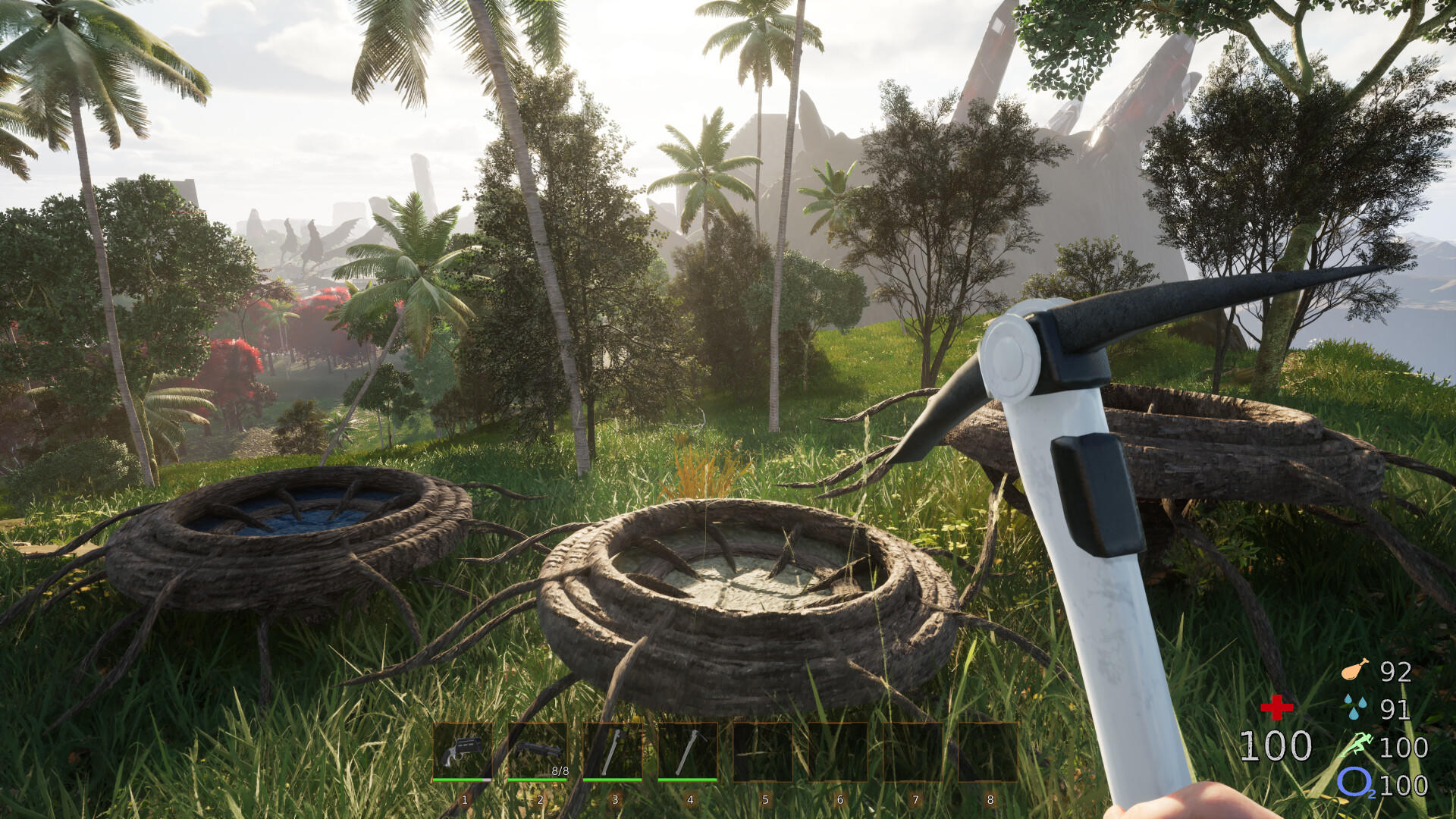Image resolution: width=1456 pixels, height=819 pixels.
Task: Click the number label under slot 6
Action: [x=839, y=798]
